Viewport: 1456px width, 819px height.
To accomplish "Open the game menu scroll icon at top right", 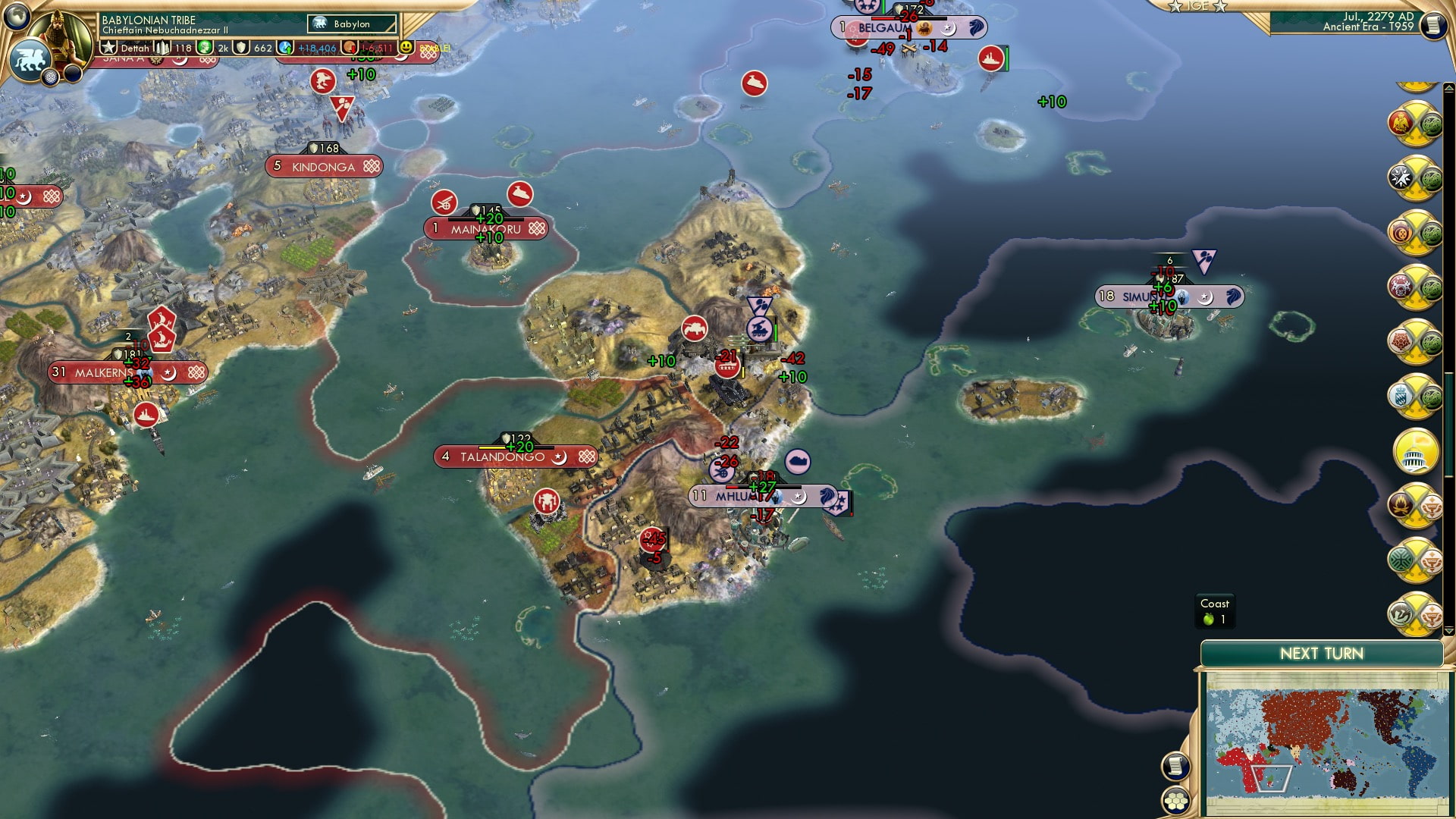I will pos(1435,23).
